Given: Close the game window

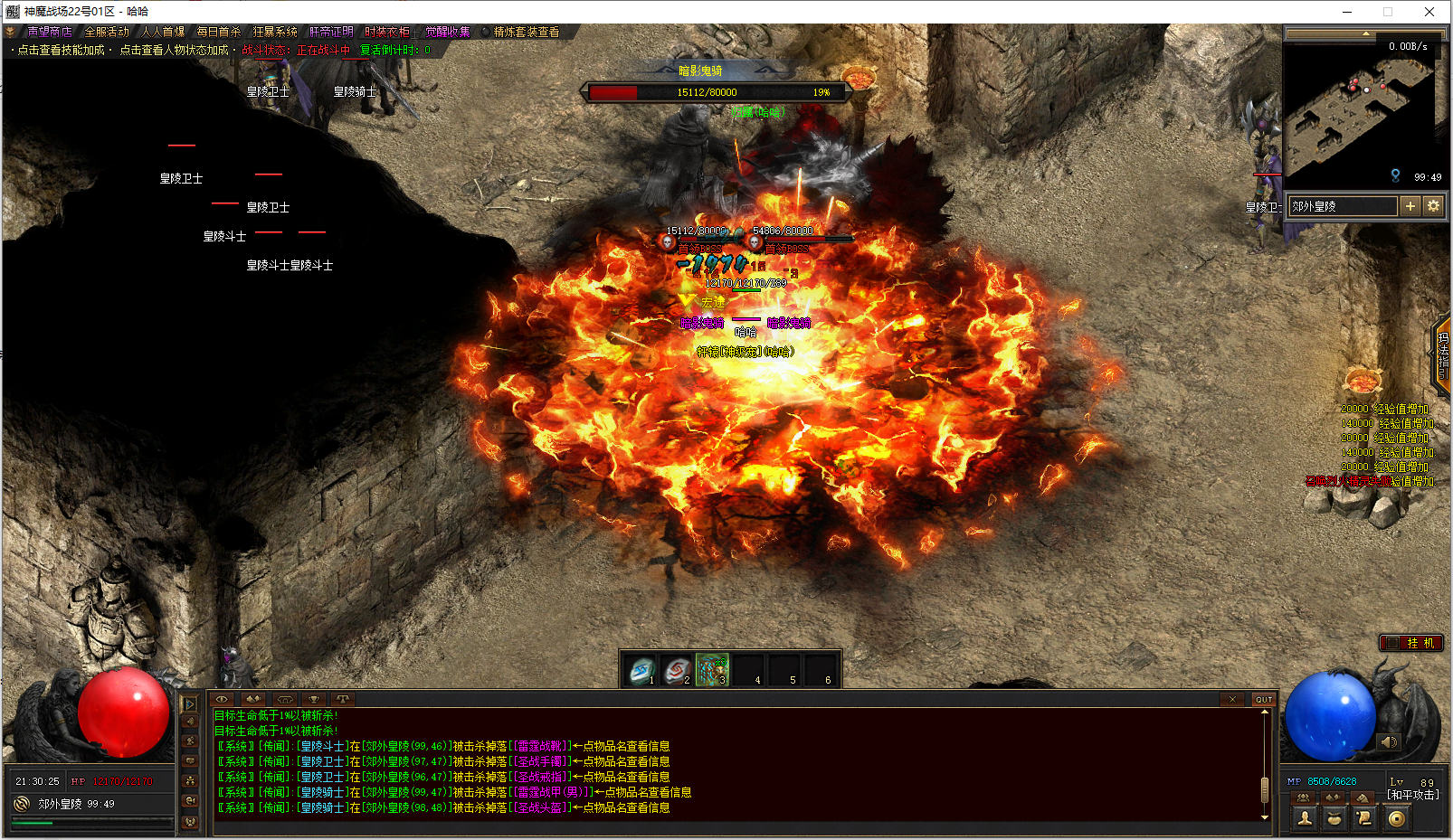Looking at the screenshot, I should tap(1429, 12).
